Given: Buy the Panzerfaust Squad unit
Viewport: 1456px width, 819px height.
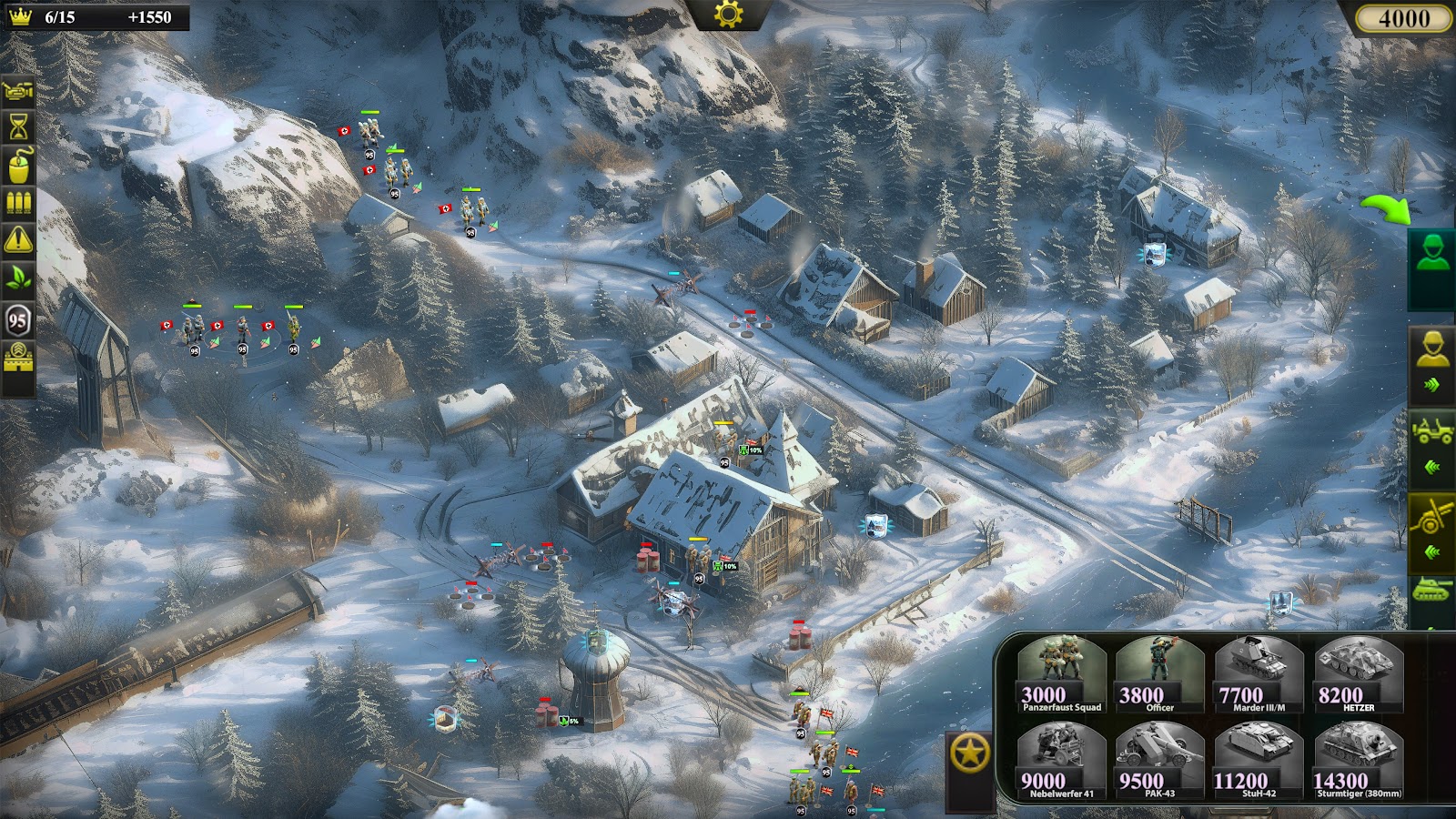Looking at the screenshot, I should [1060, 674].
